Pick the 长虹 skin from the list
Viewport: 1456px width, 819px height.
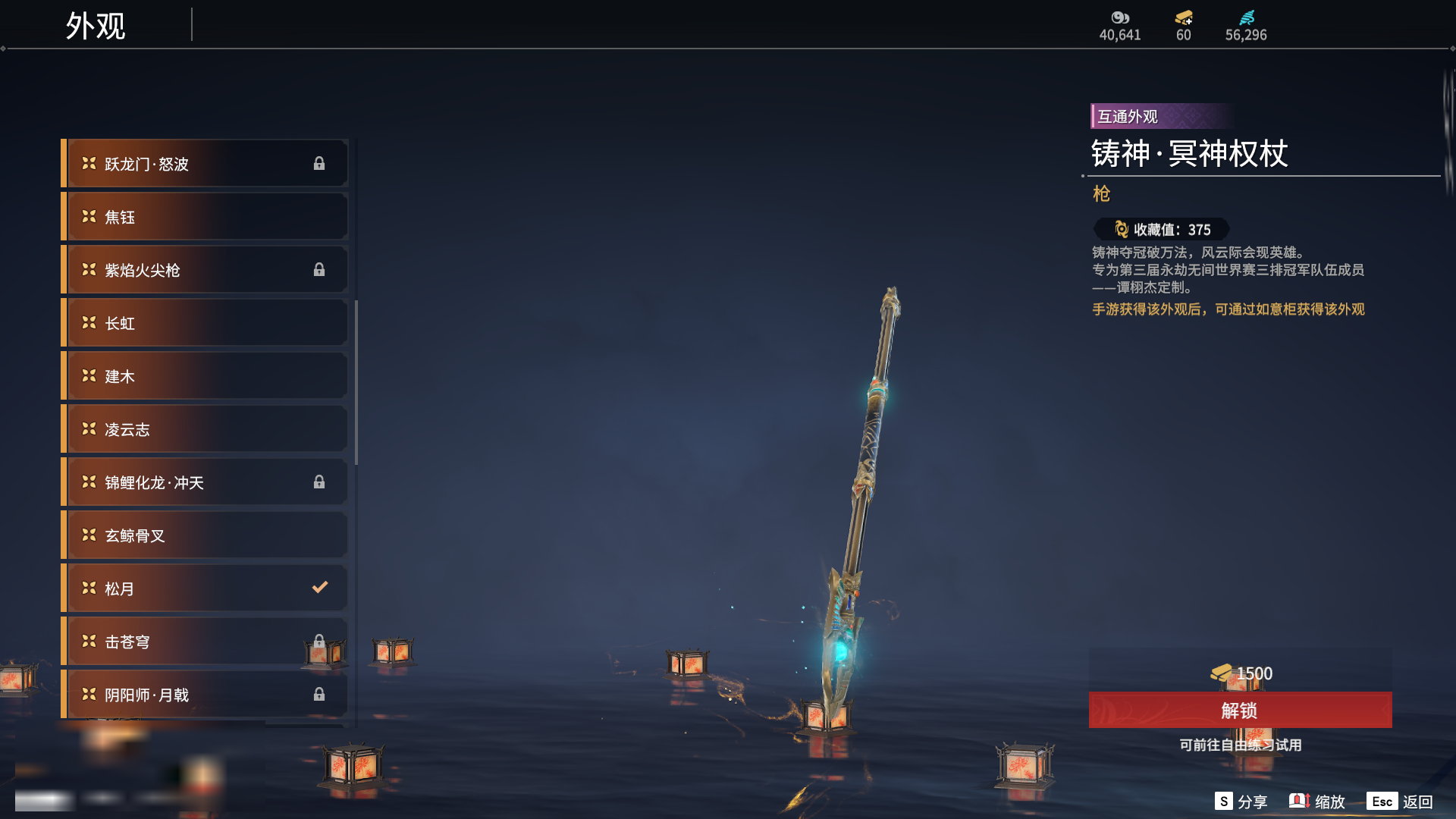click(205, 323)
